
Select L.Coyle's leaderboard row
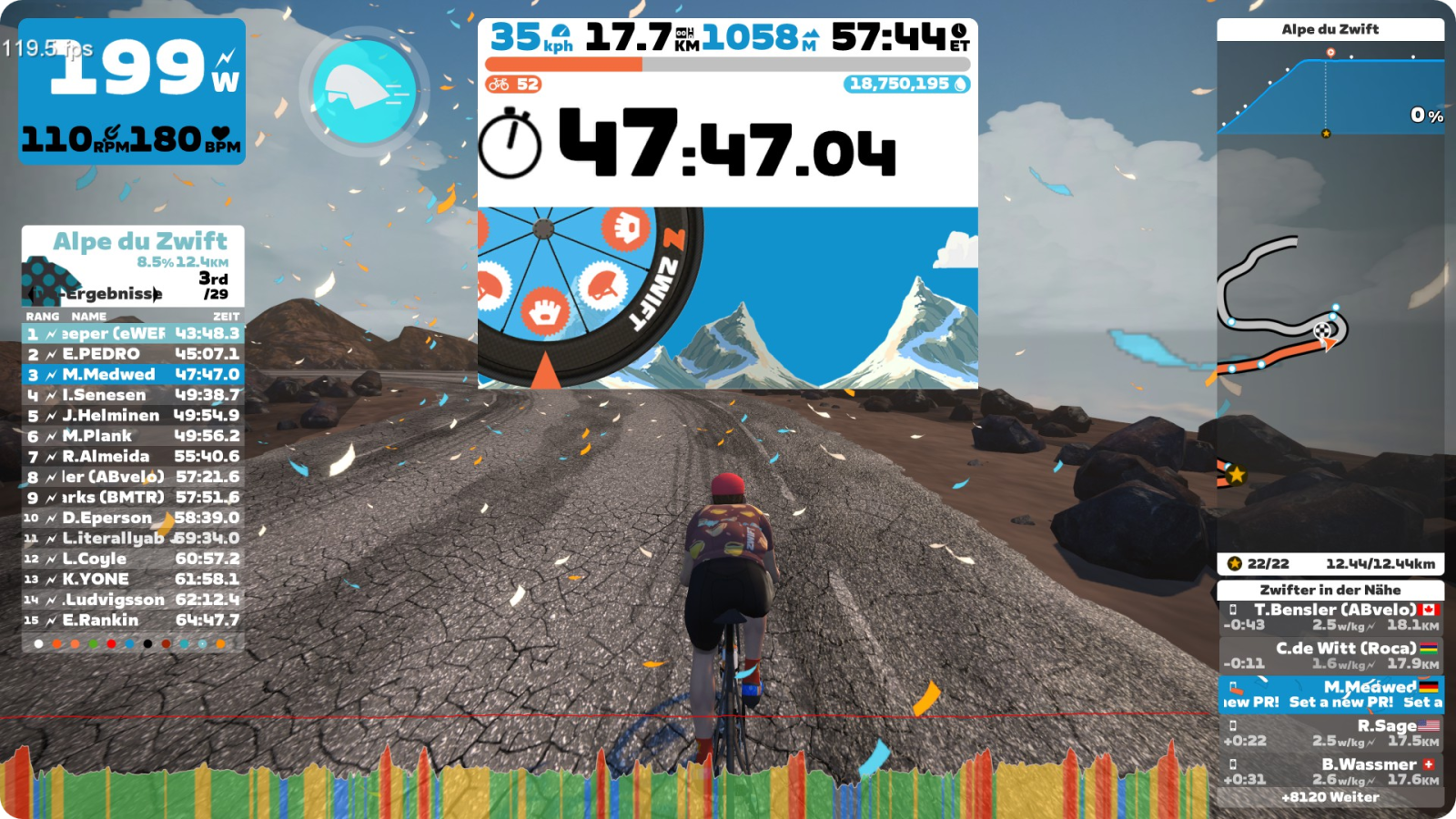point(133,559)
